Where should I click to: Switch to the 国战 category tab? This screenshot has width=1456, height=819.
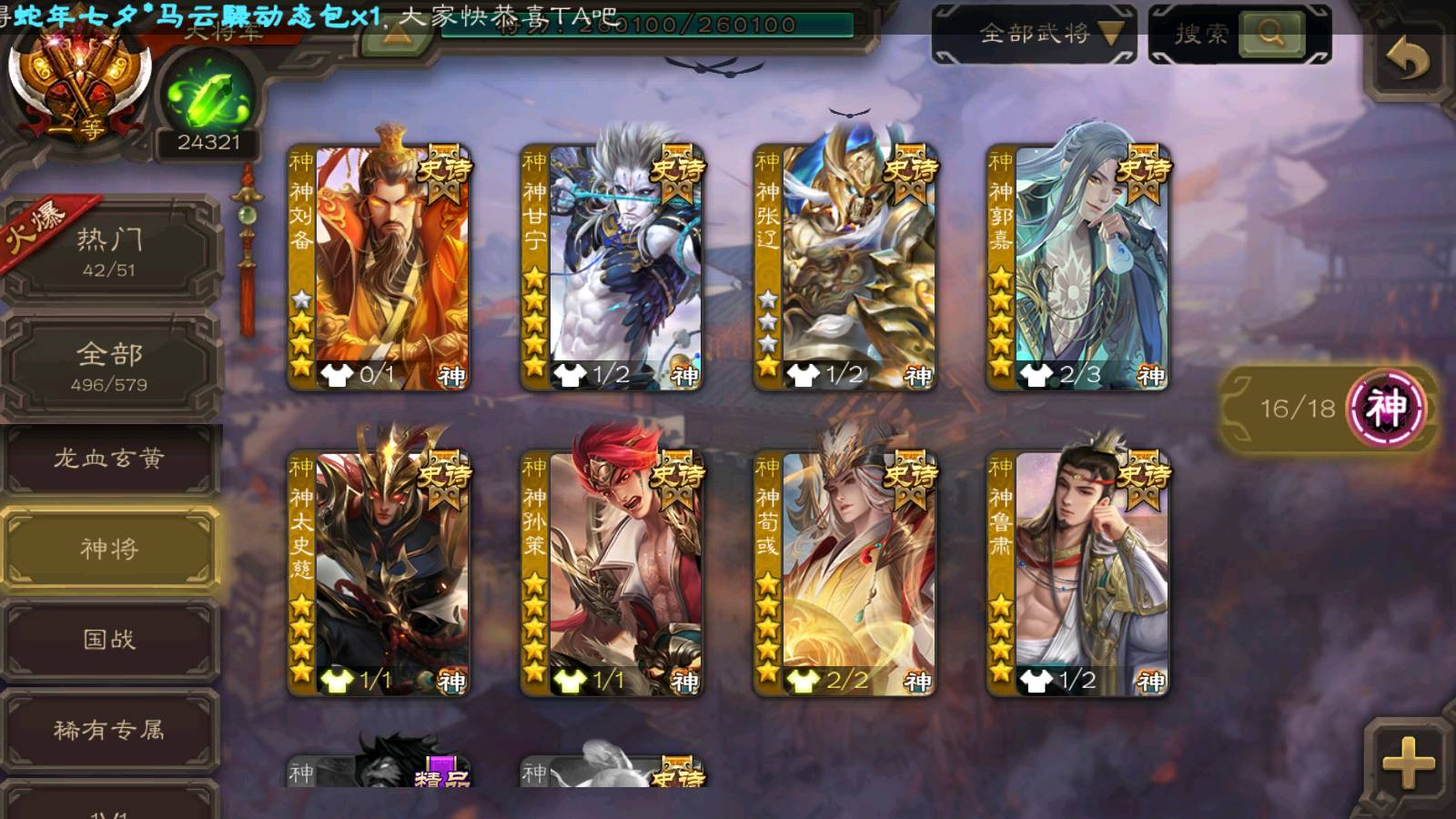[x=109, y=640]
